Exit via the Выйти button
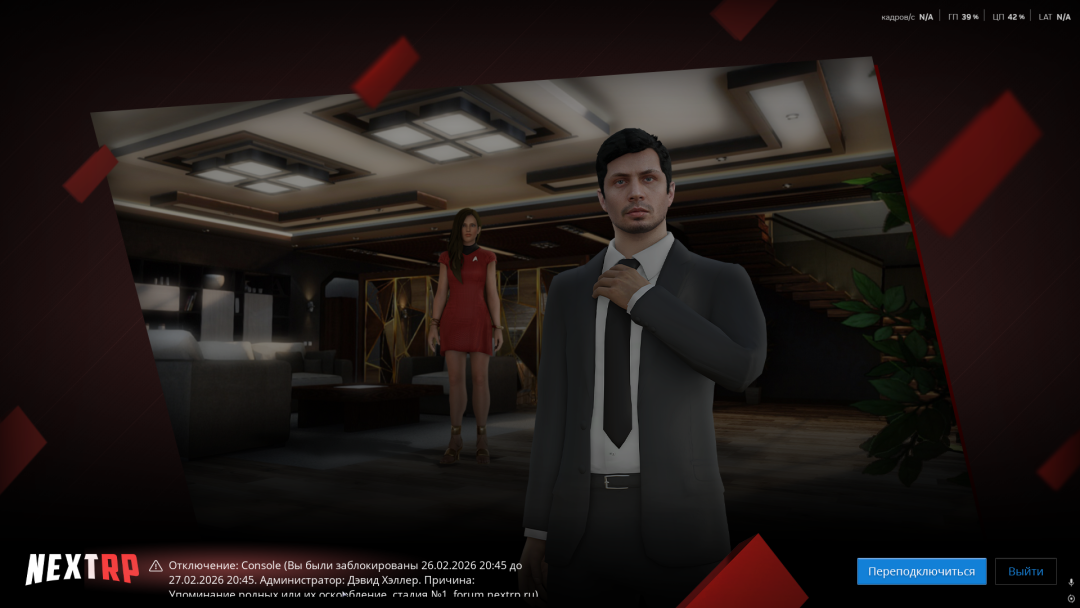This screenshot has height=608, width=1080. pyautogui.click(x=1025, y=571)
